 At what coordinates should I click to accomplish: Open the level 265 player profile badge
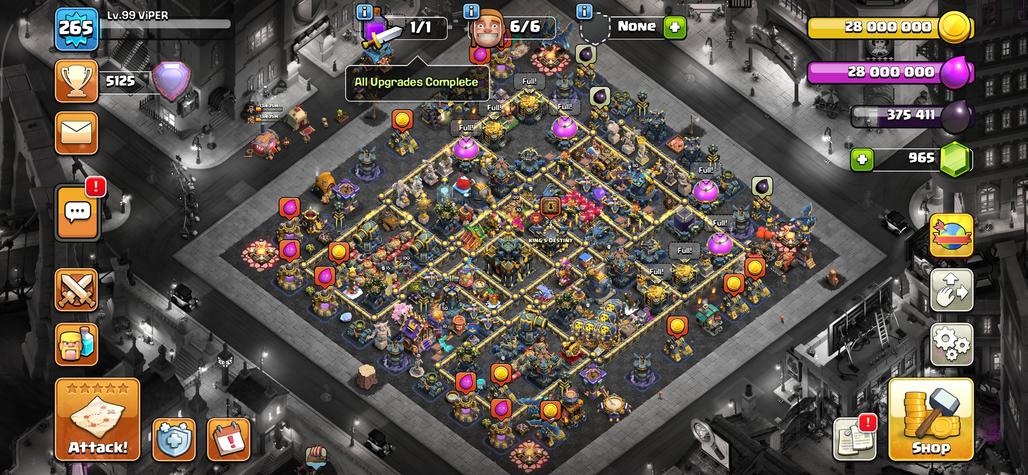(x=76, y=27)
